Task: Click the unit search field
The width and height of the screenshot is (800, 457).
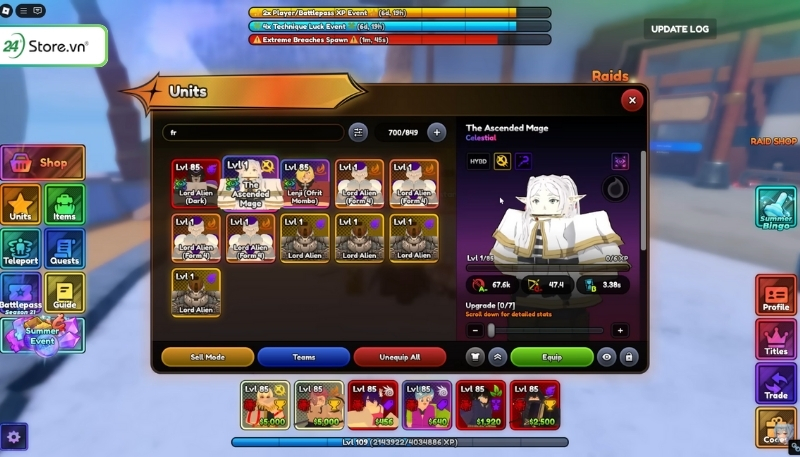Action: 253,132
